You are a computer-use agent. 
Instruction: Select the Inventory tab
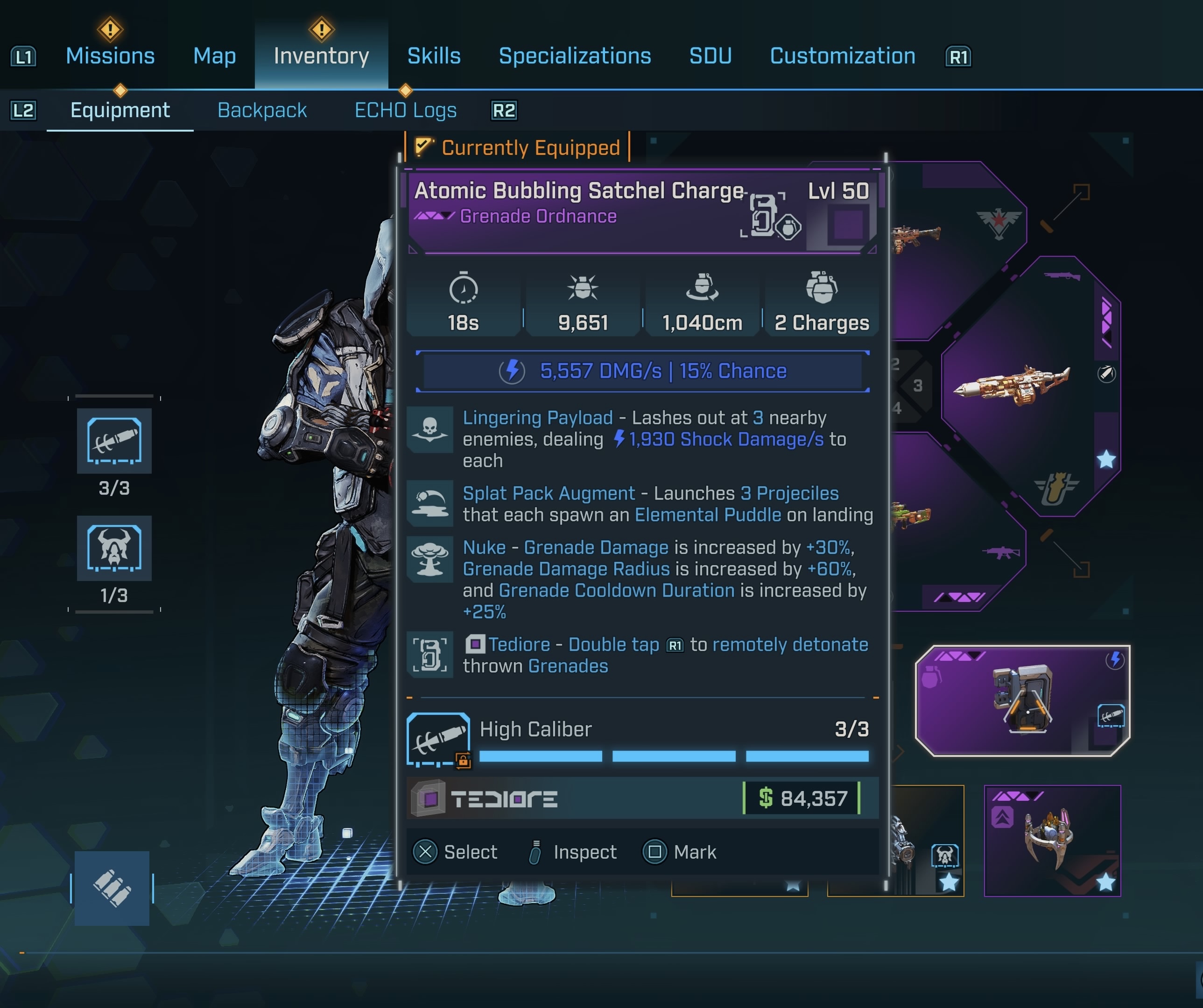pyautogui.click(x=321, y=56)
